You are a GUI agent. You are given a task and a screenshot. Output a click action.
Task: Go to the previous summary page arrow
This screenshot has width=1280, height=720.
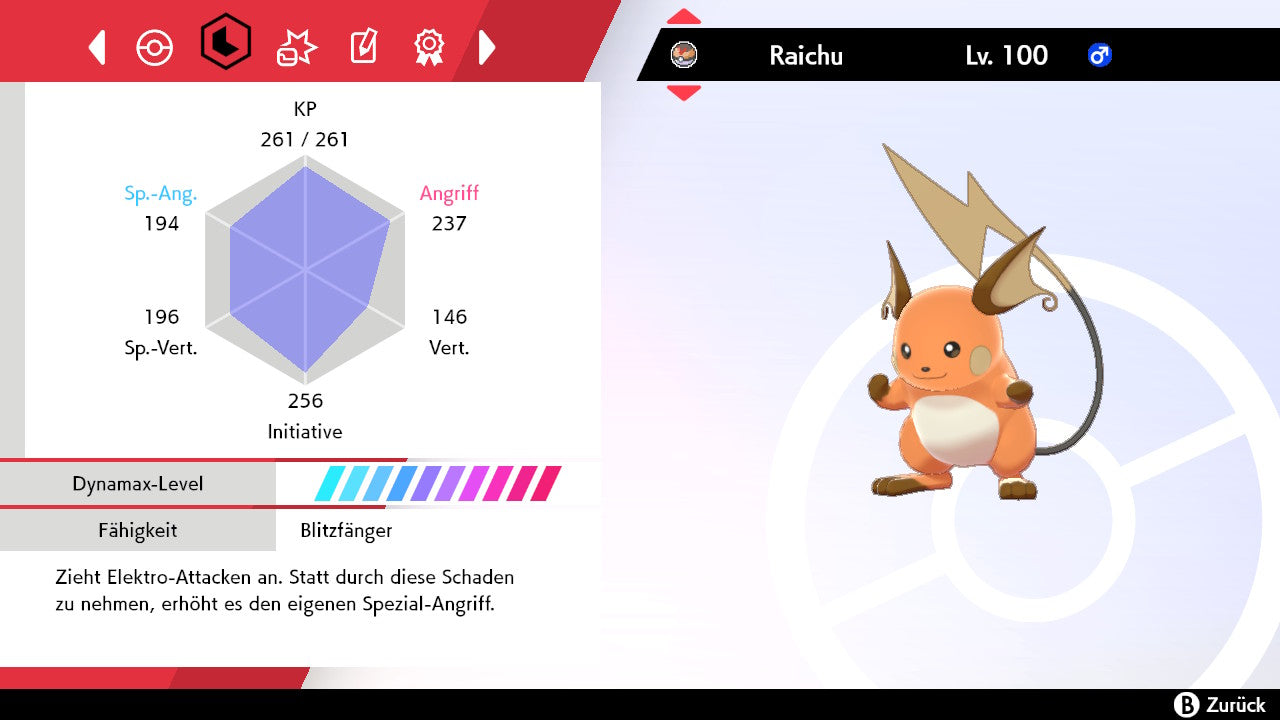(97, 47)
